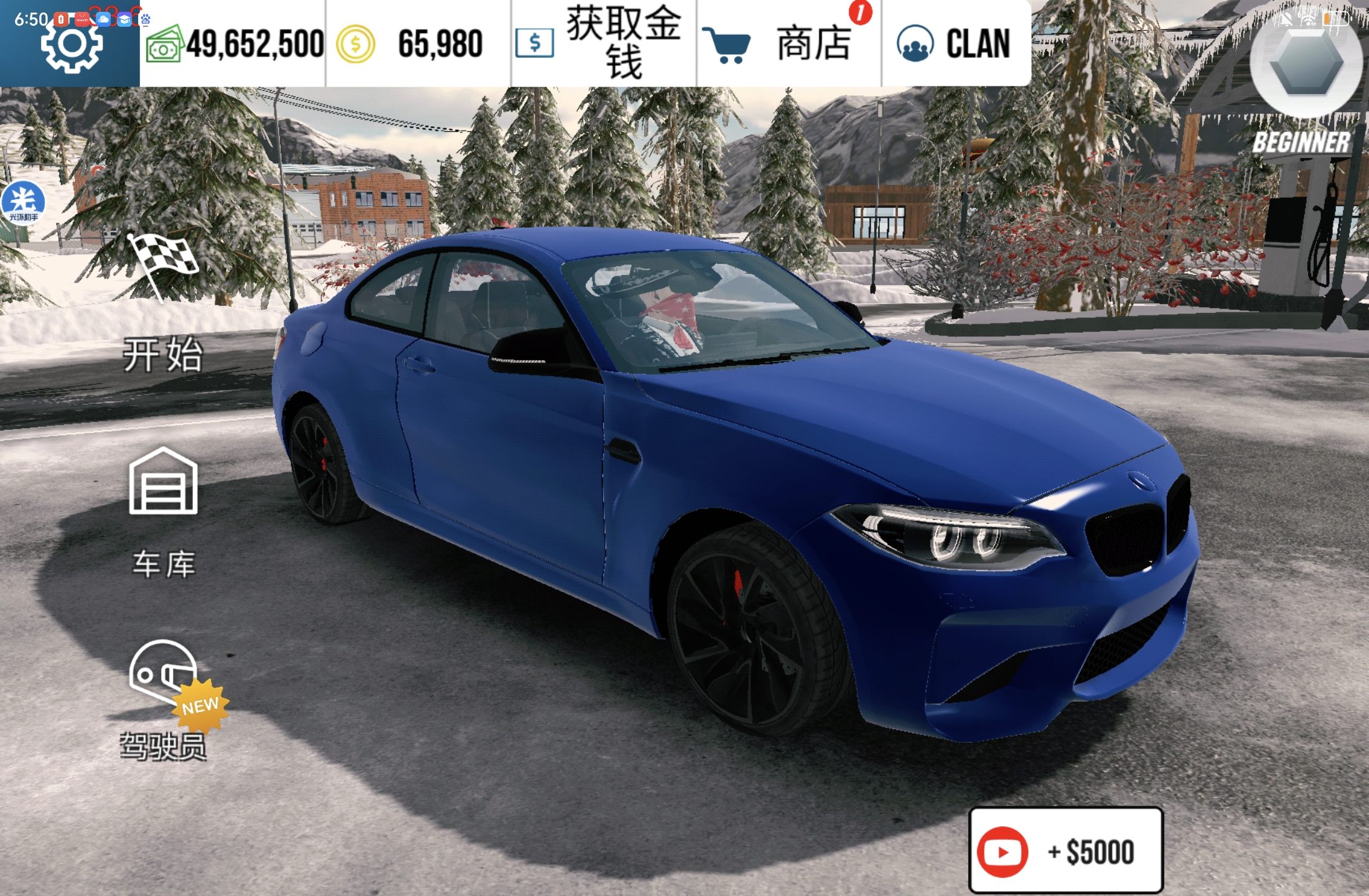The width and height of the screenshot is (1369, 896).
Task: Open the 获取金钱 get-money option
Action: pyautogui.click(x=602, y=44)
